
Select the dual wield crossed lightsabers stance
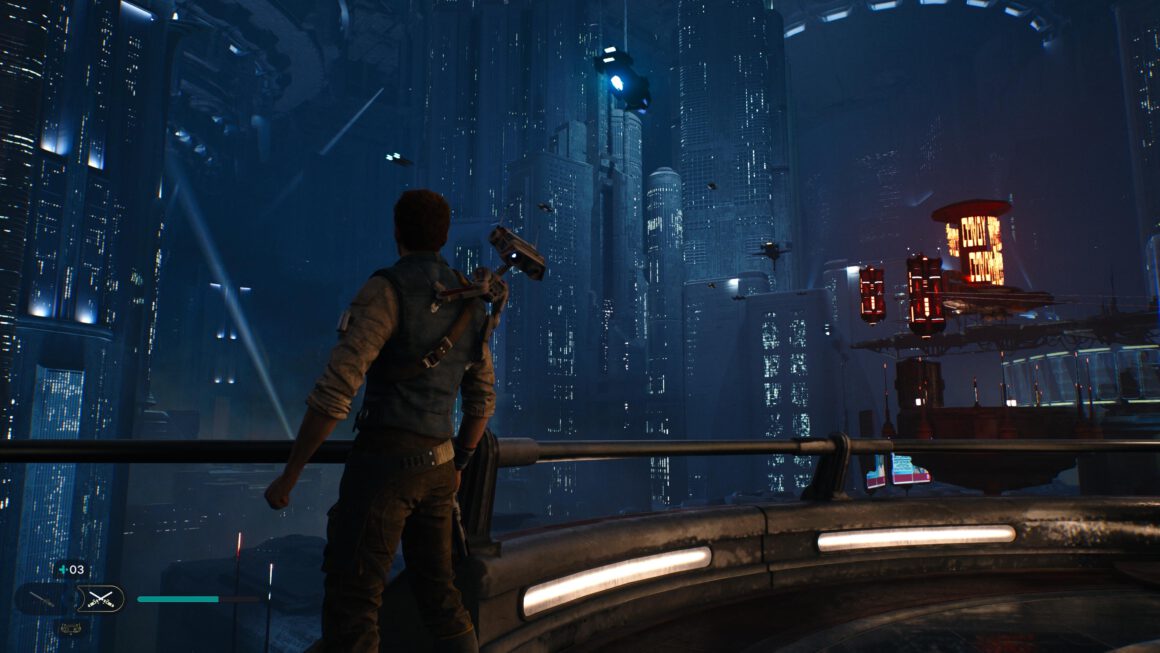[99, 598]
